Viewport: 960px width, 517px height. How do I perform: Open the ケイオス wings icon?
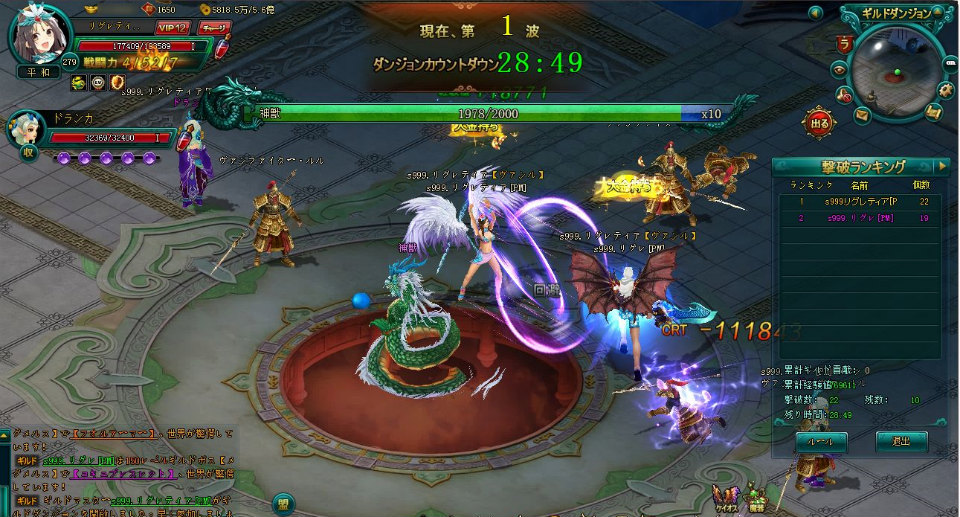723,497
